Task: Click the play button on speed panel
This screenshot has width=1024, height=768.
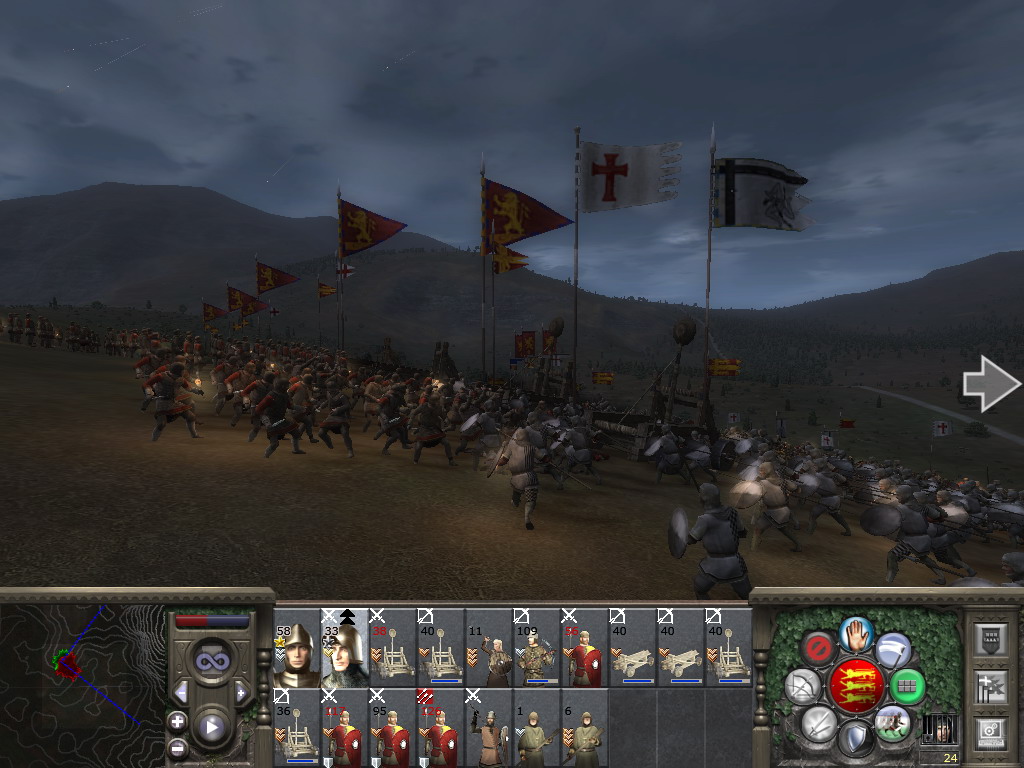Action: tap(211, 727)
